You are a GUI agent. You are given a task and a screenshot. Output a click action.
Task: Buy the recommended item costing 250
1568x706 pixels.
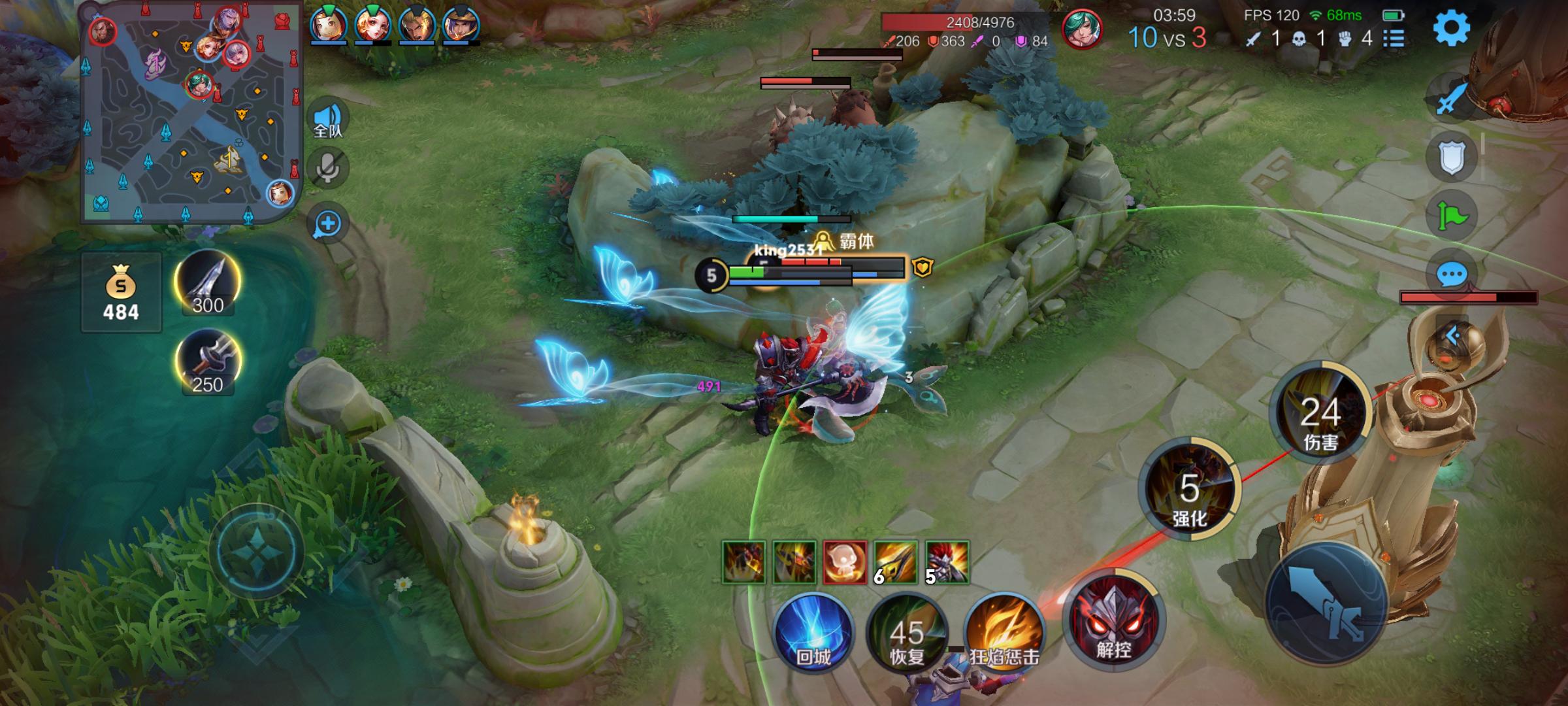click(208, 362)
